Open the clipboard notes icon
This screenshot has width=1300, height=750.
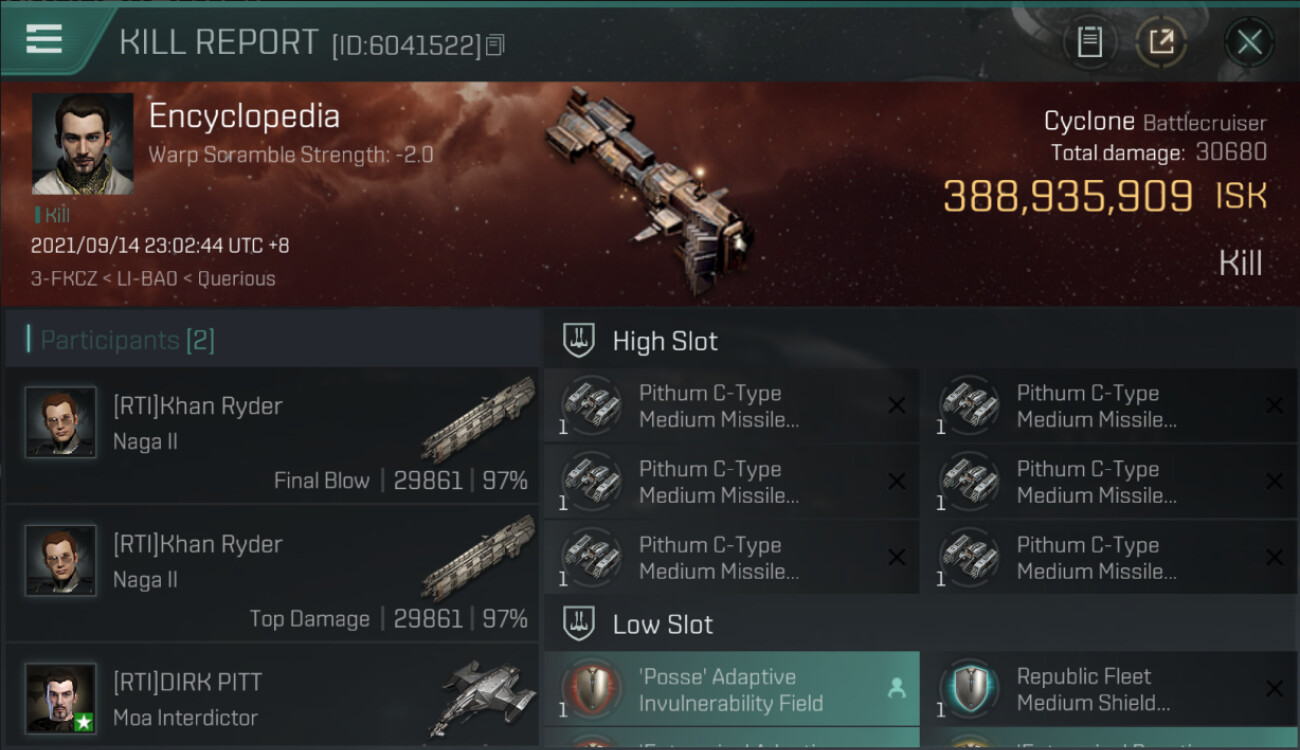point(1089,42)
